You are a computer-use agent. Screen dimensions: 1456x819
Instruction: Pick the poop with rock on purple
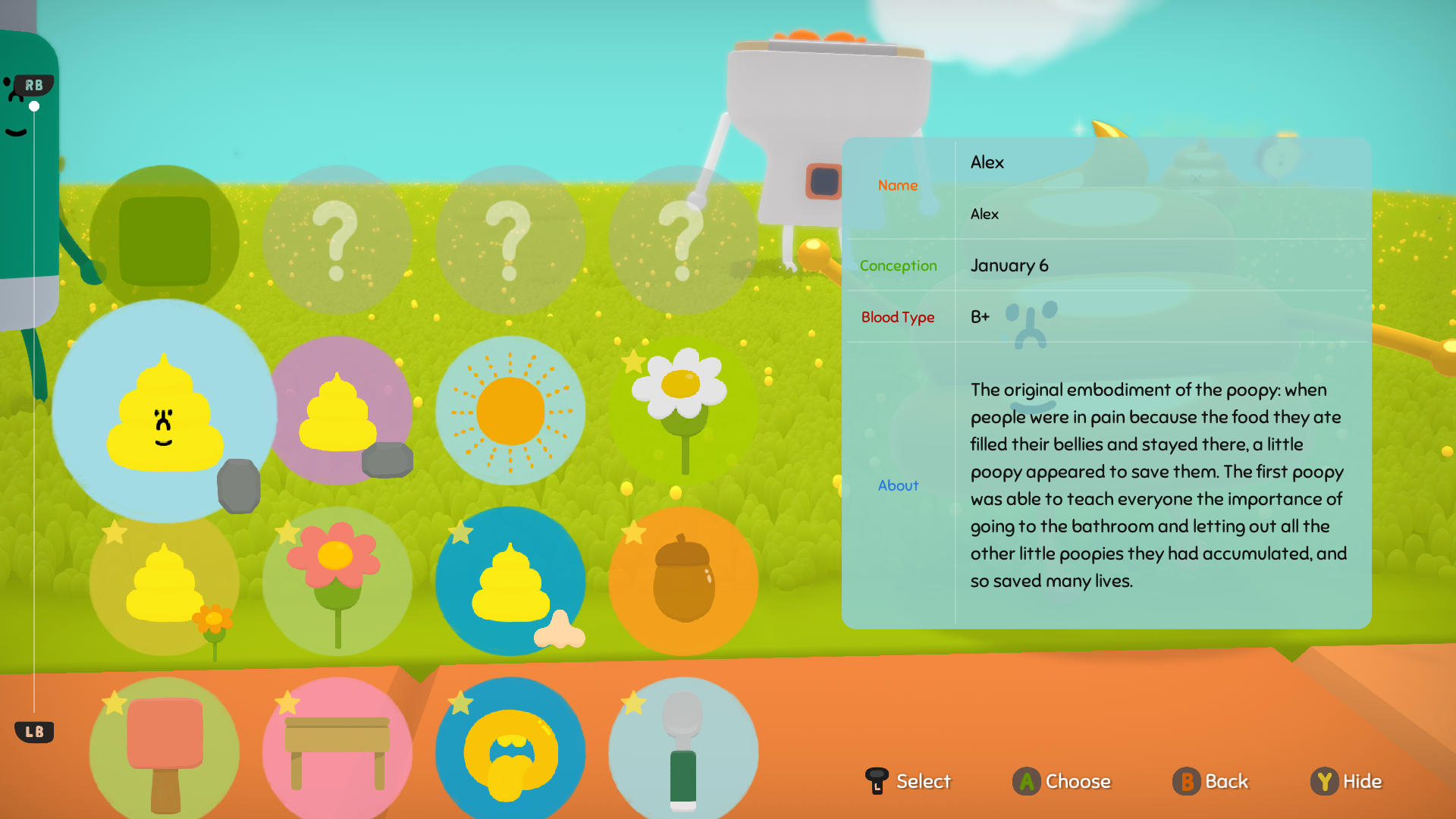click(339, 411)
